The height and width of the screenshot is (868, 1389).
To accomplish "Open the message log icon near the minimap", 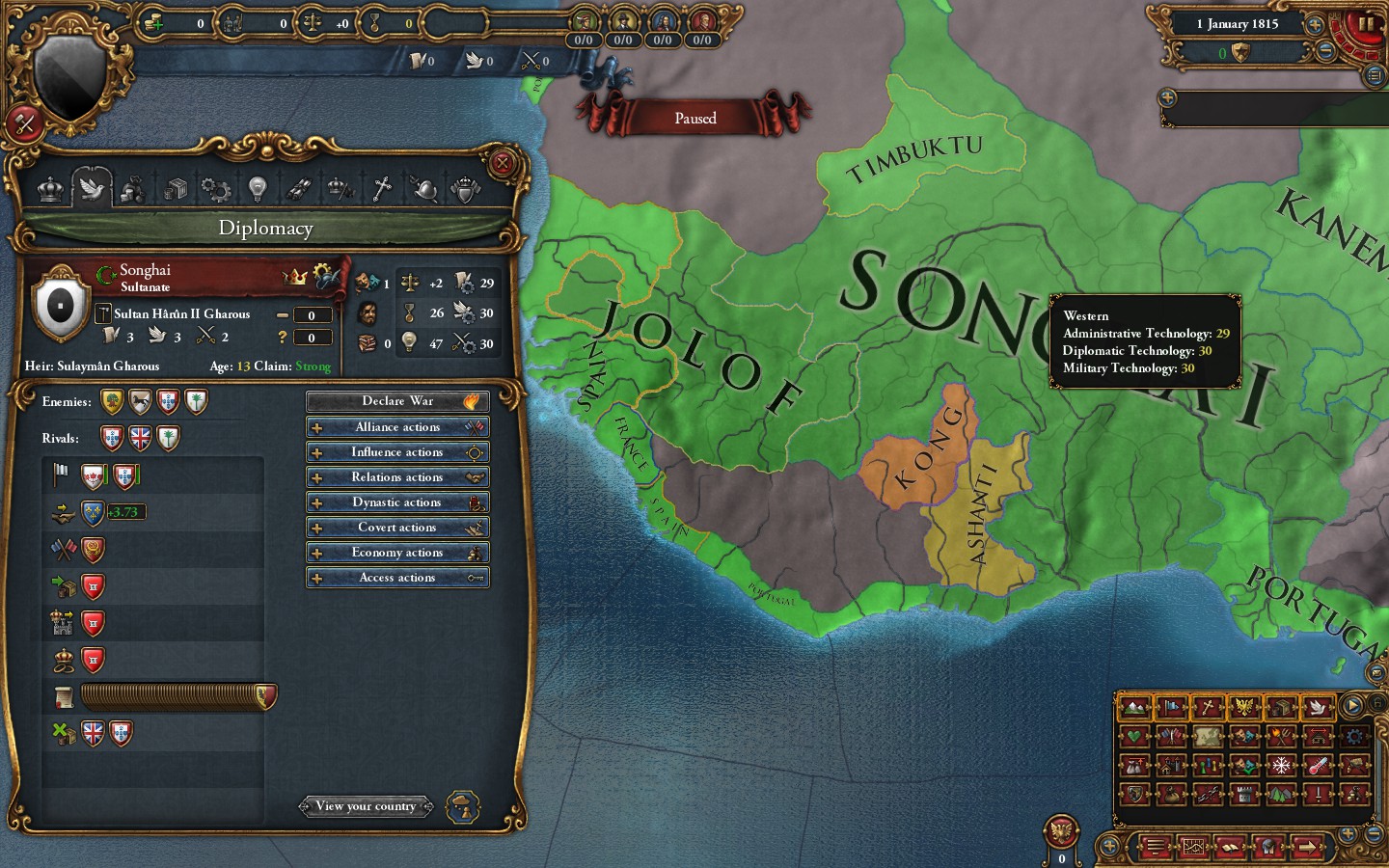I will 1157,848.
